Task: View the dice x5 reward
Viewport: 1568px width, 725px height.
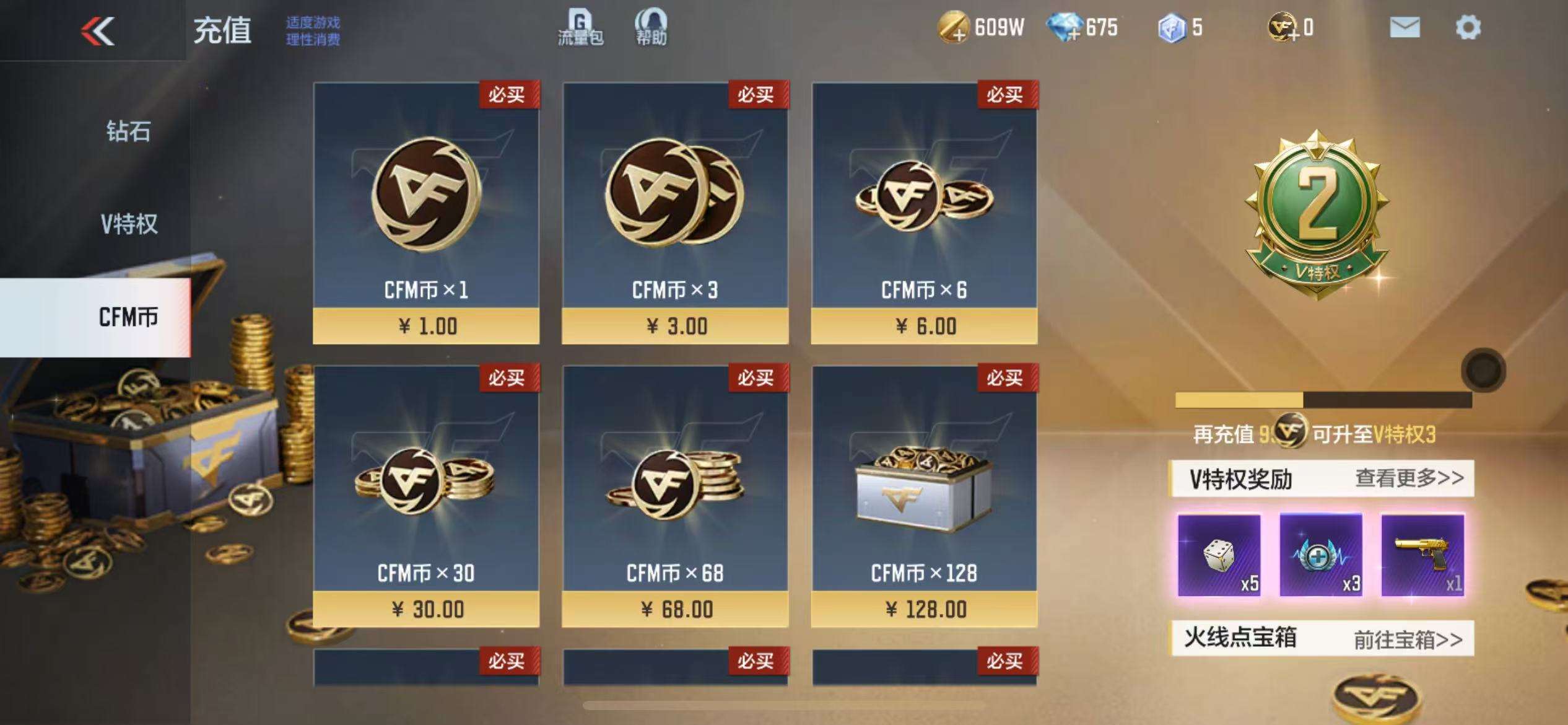Action: click(x=1219, y=555)
